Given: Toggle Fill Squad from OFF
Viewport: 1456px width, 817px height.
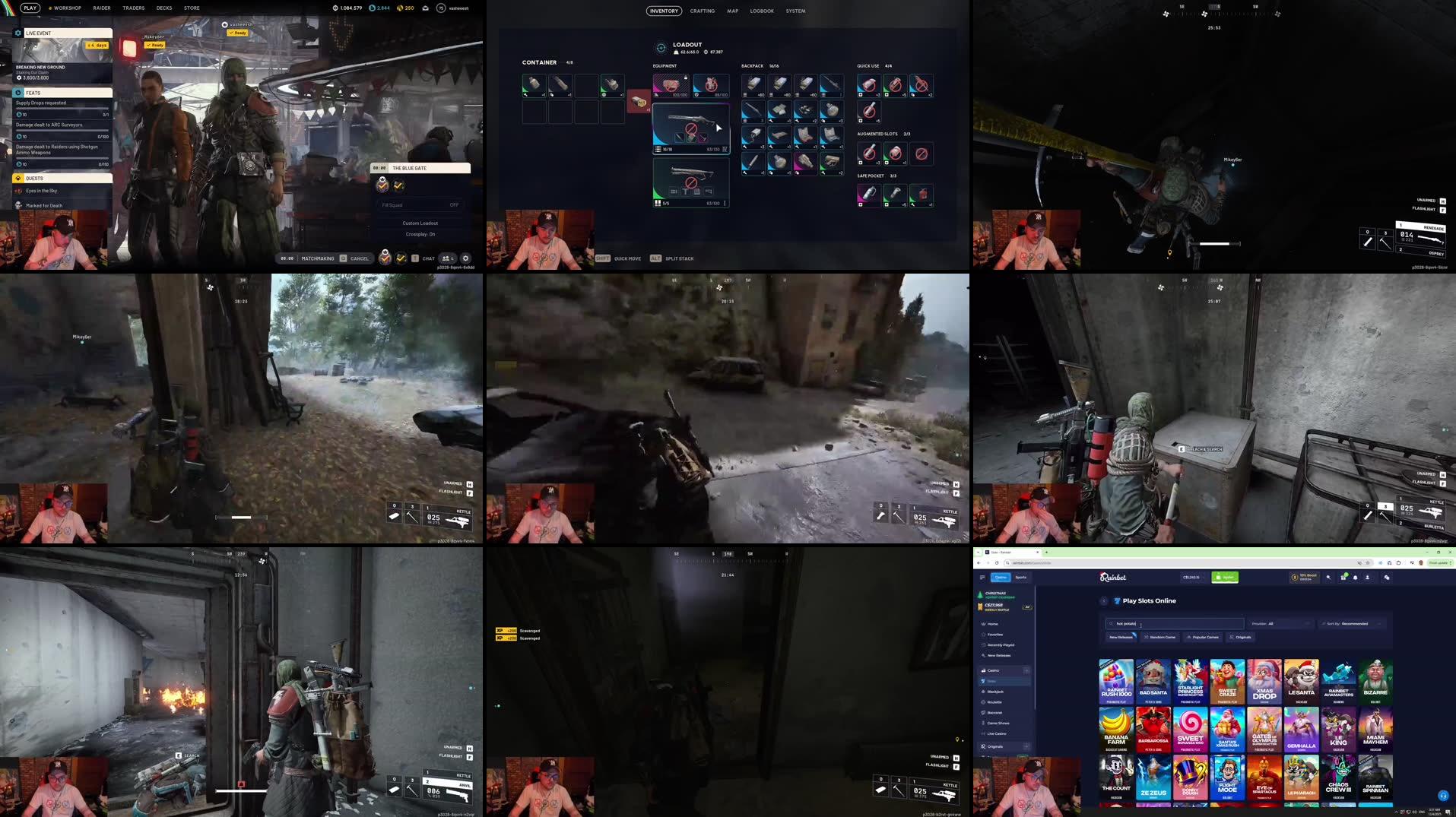Looking at the screenshot, I should [453, 205].
